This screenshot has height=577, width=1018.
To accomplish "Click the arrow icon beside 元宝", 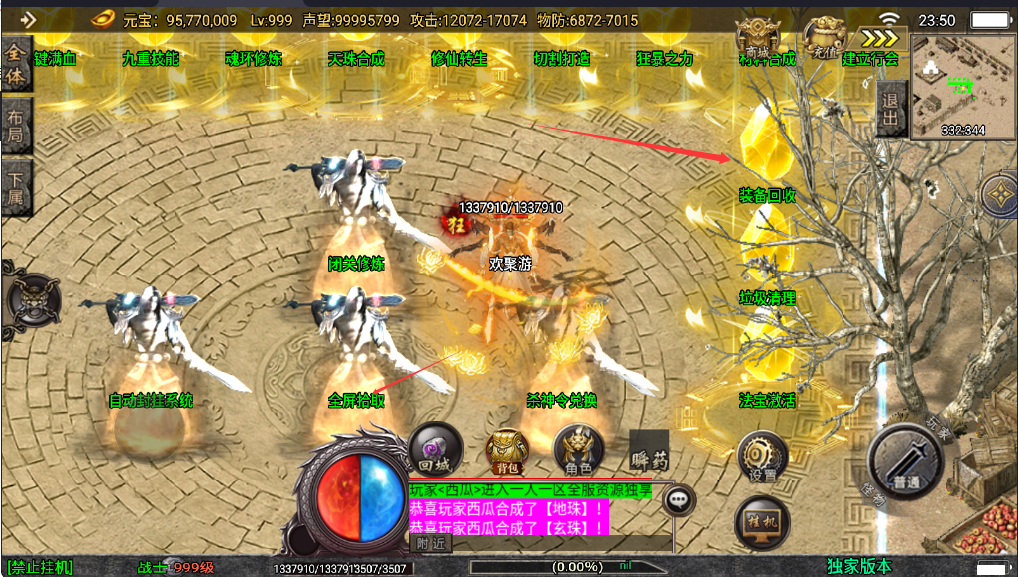I will pos(26,19).
